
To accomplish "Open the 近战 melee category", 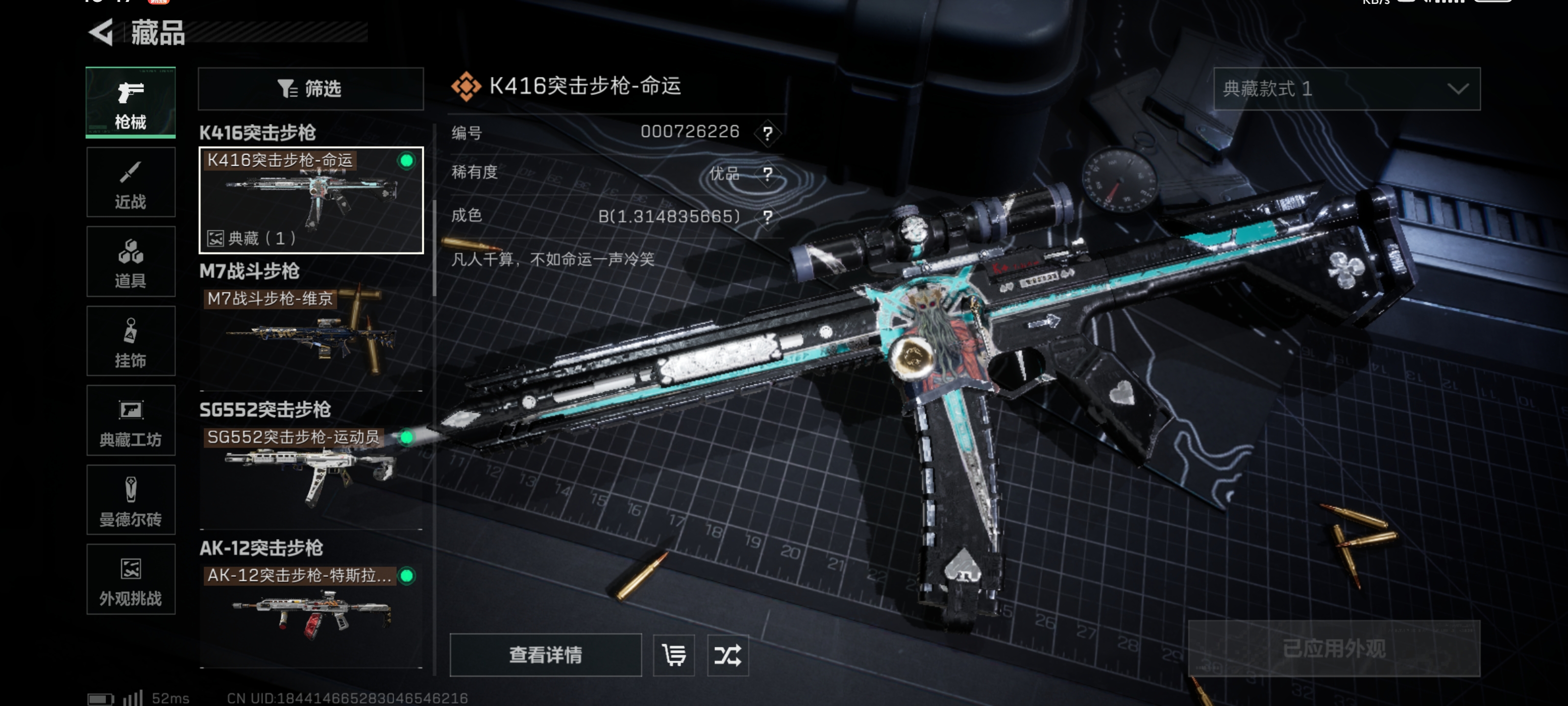I will click(x=131, y=182).
